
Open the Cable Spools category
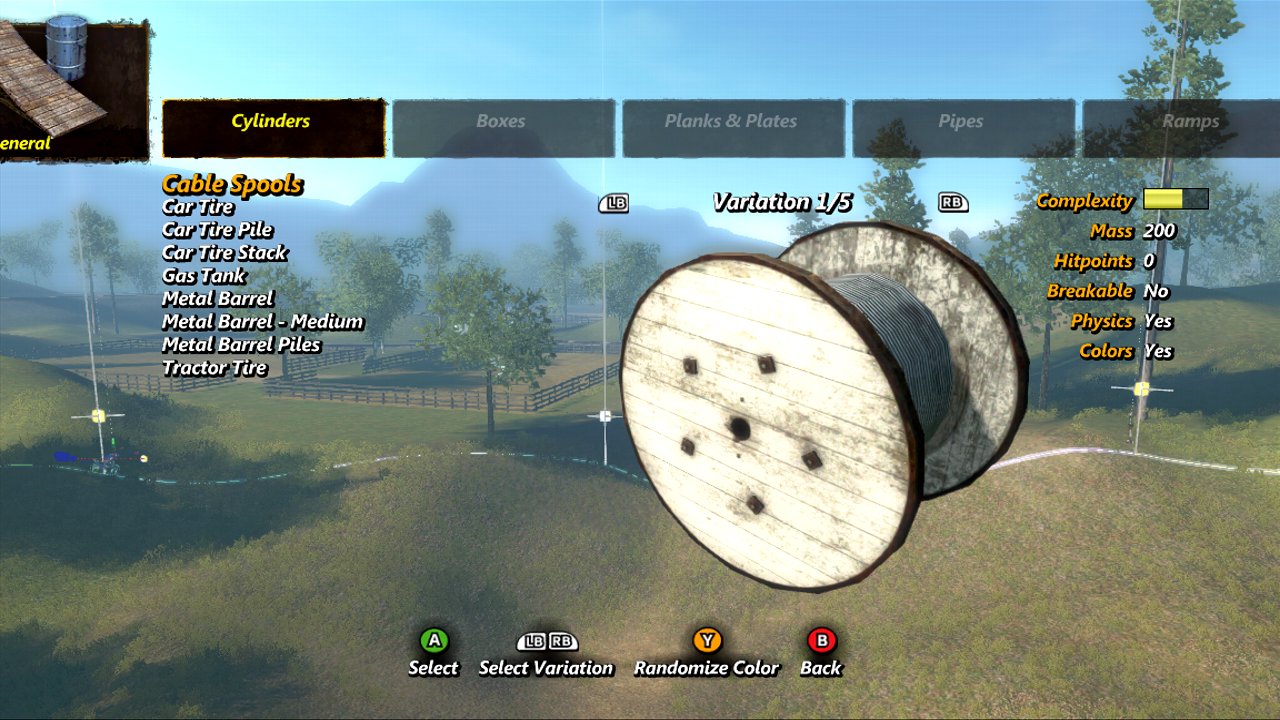(x=230, y=184)
